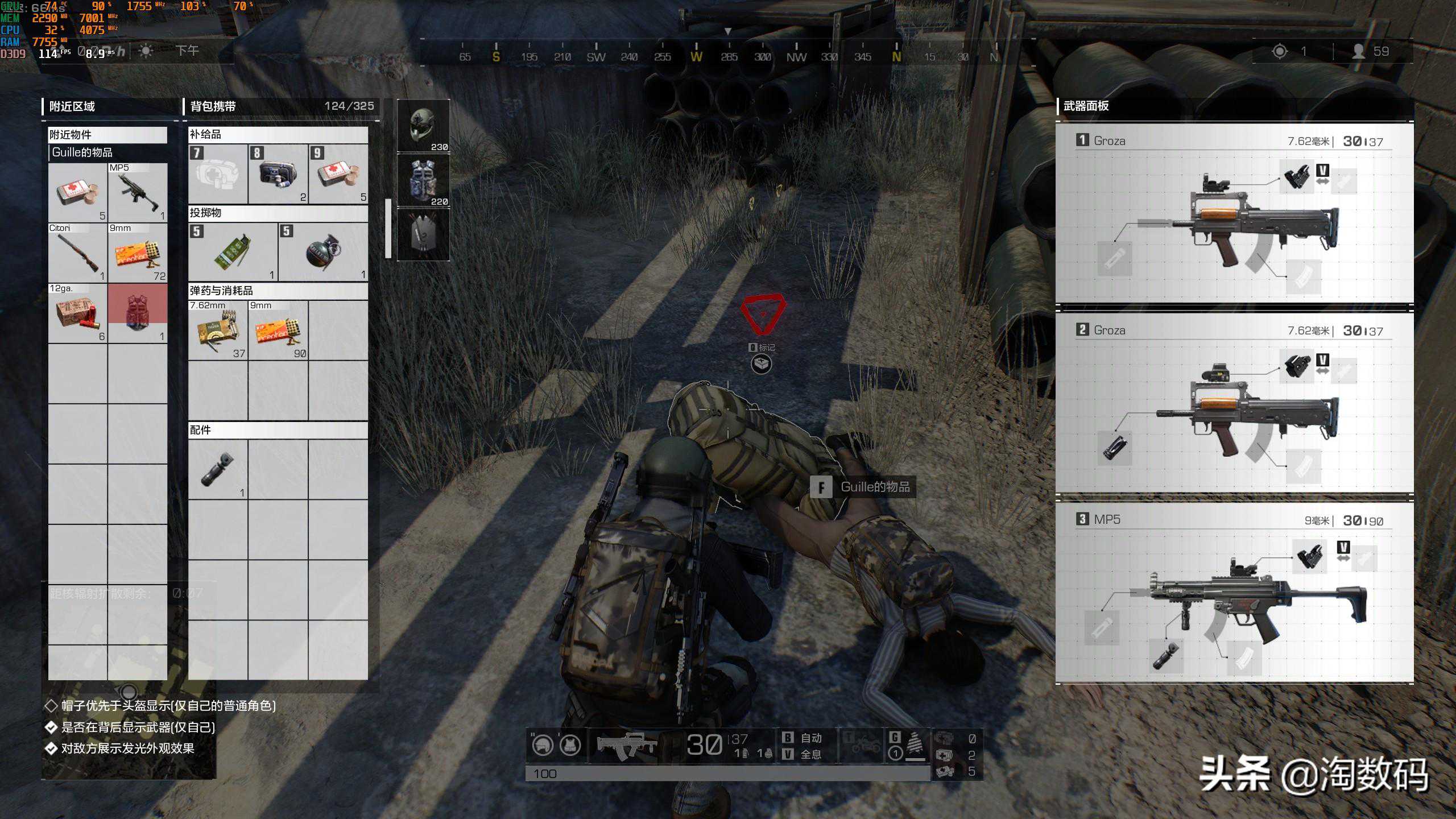The height and width of the screenshot is (819, 1456).
Task: Select the equipped body armor vest slot
Action: pos(423,180)
